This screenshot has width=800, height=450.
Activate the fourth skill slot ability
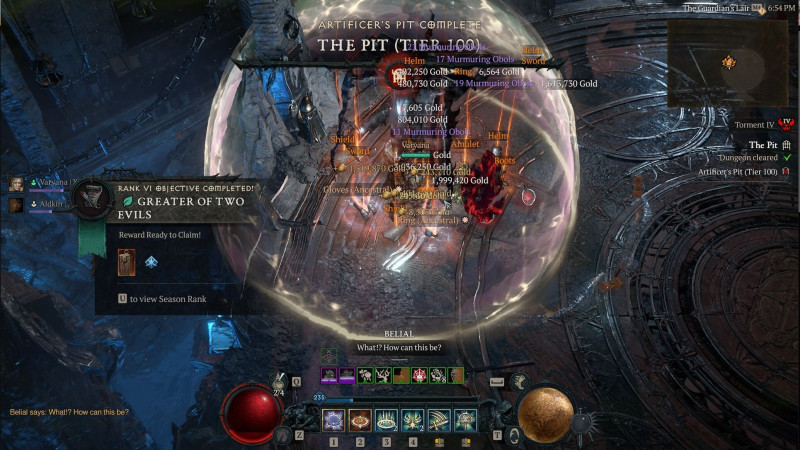point(412,420)
